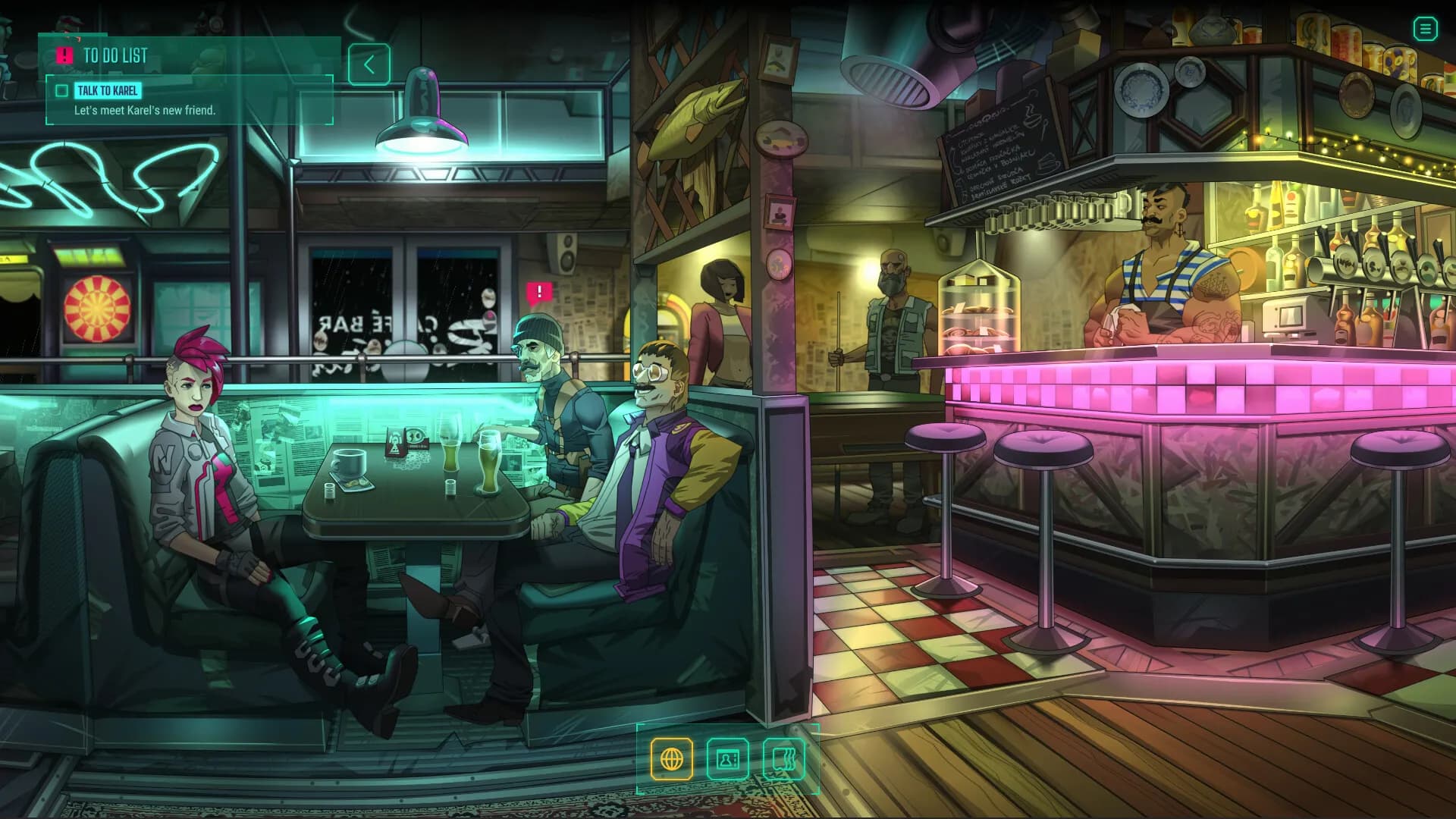Open the journal notes icon

(x=783, y=758)
